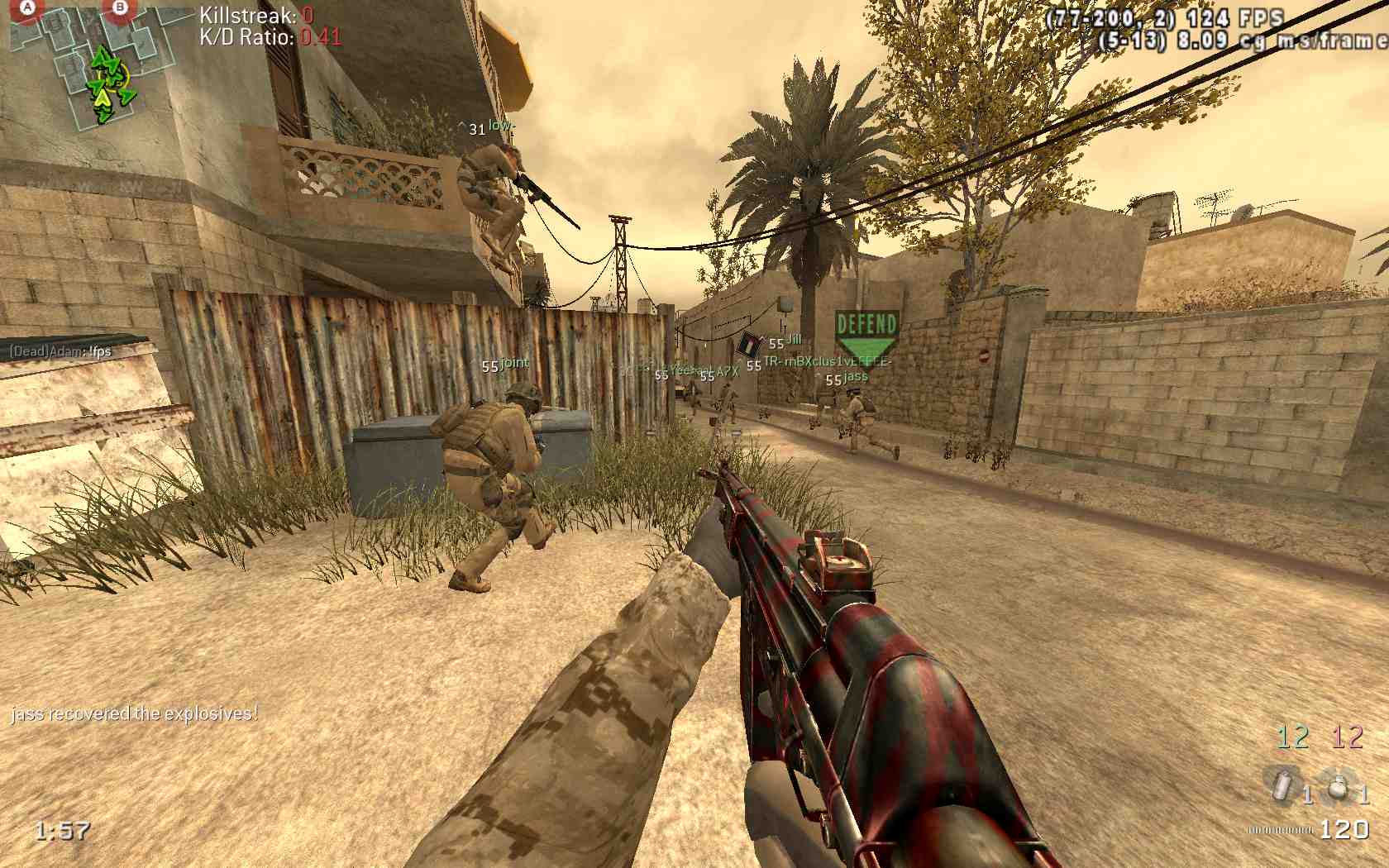Select the special grenade canister icon

1282,785
